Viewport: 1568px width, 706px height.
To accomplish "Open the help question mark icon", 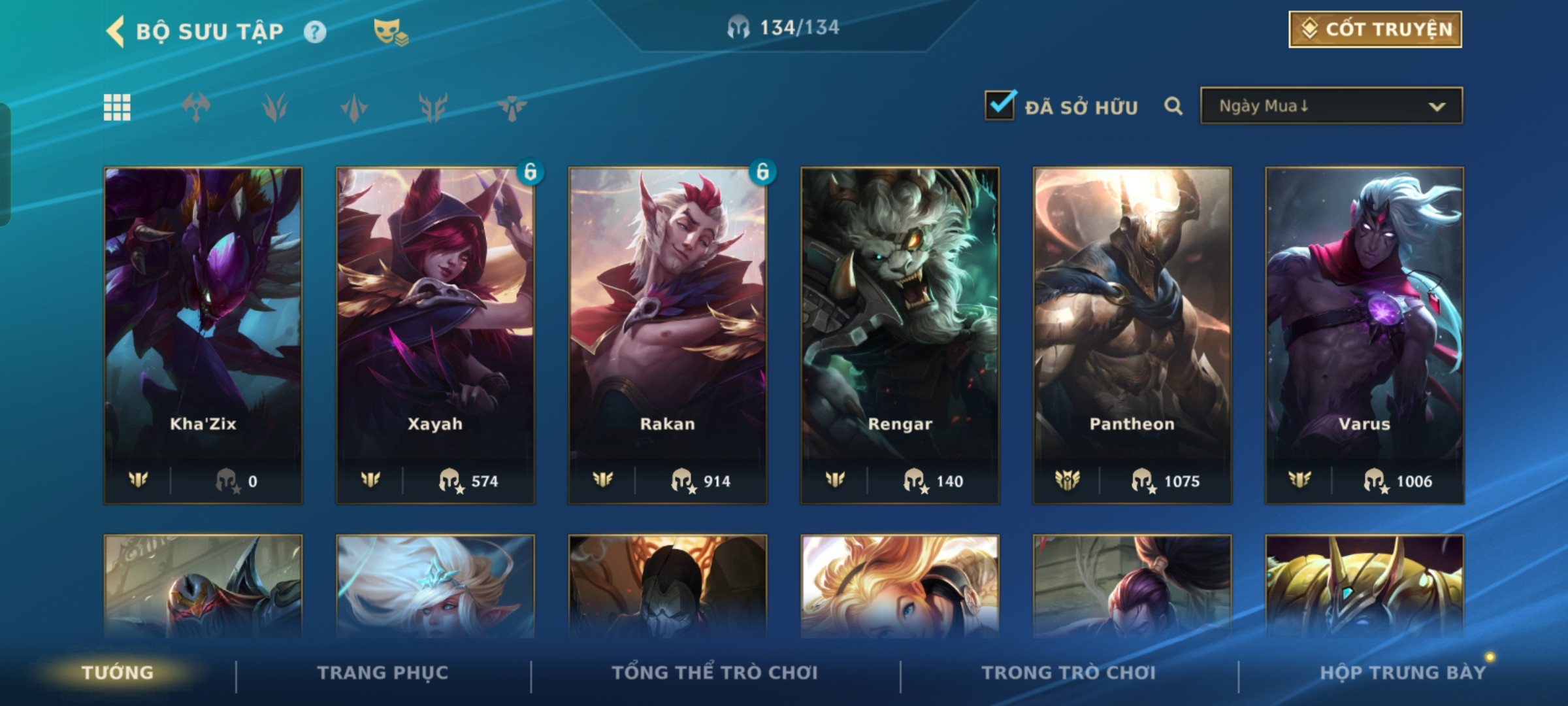I will [315, 32].
